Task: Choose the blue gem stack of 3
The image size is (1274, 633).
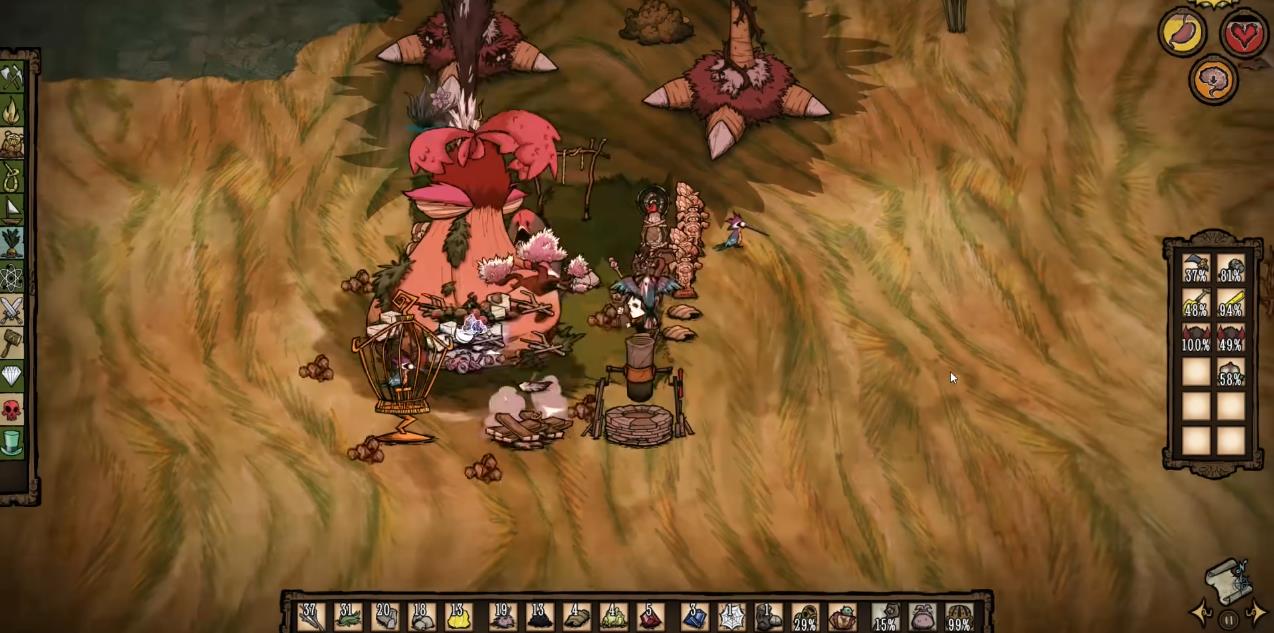Action: point(694,616)
